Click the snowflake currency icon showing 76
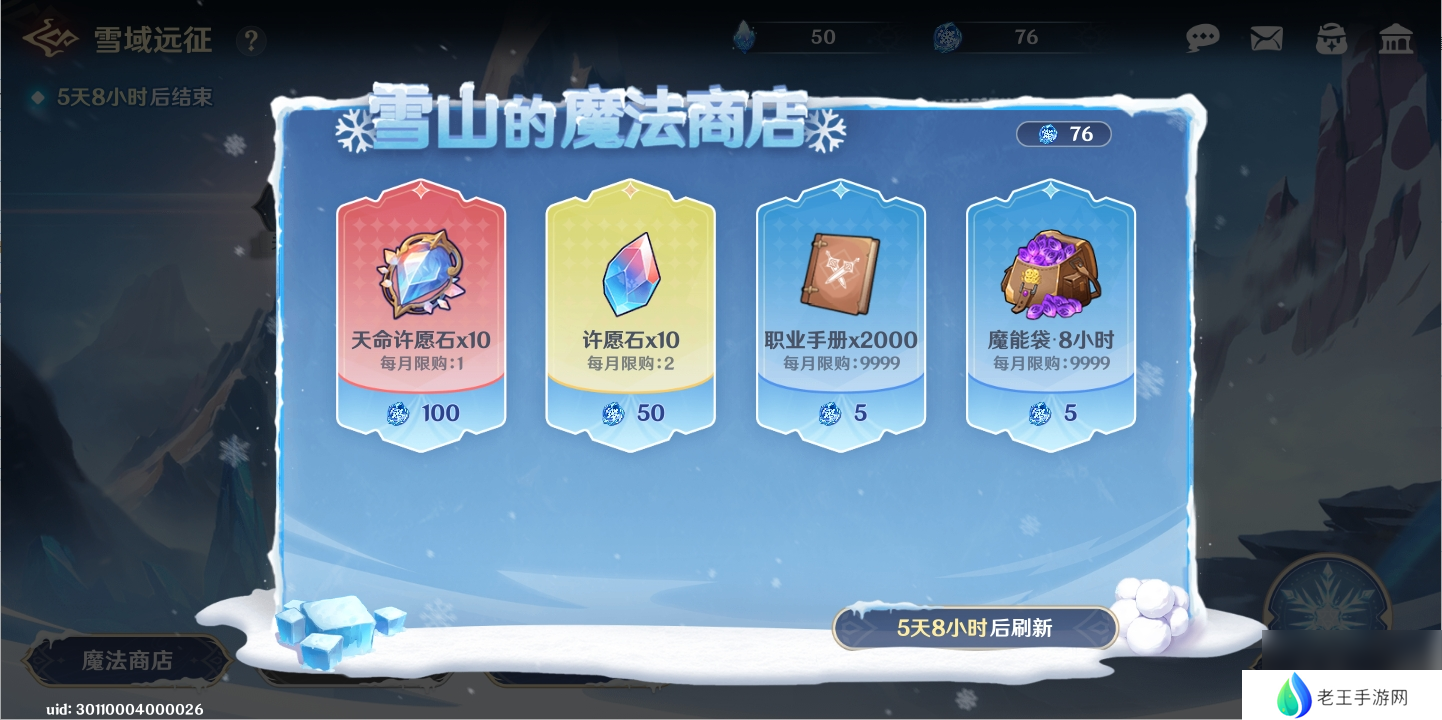 tap(947, 37)
